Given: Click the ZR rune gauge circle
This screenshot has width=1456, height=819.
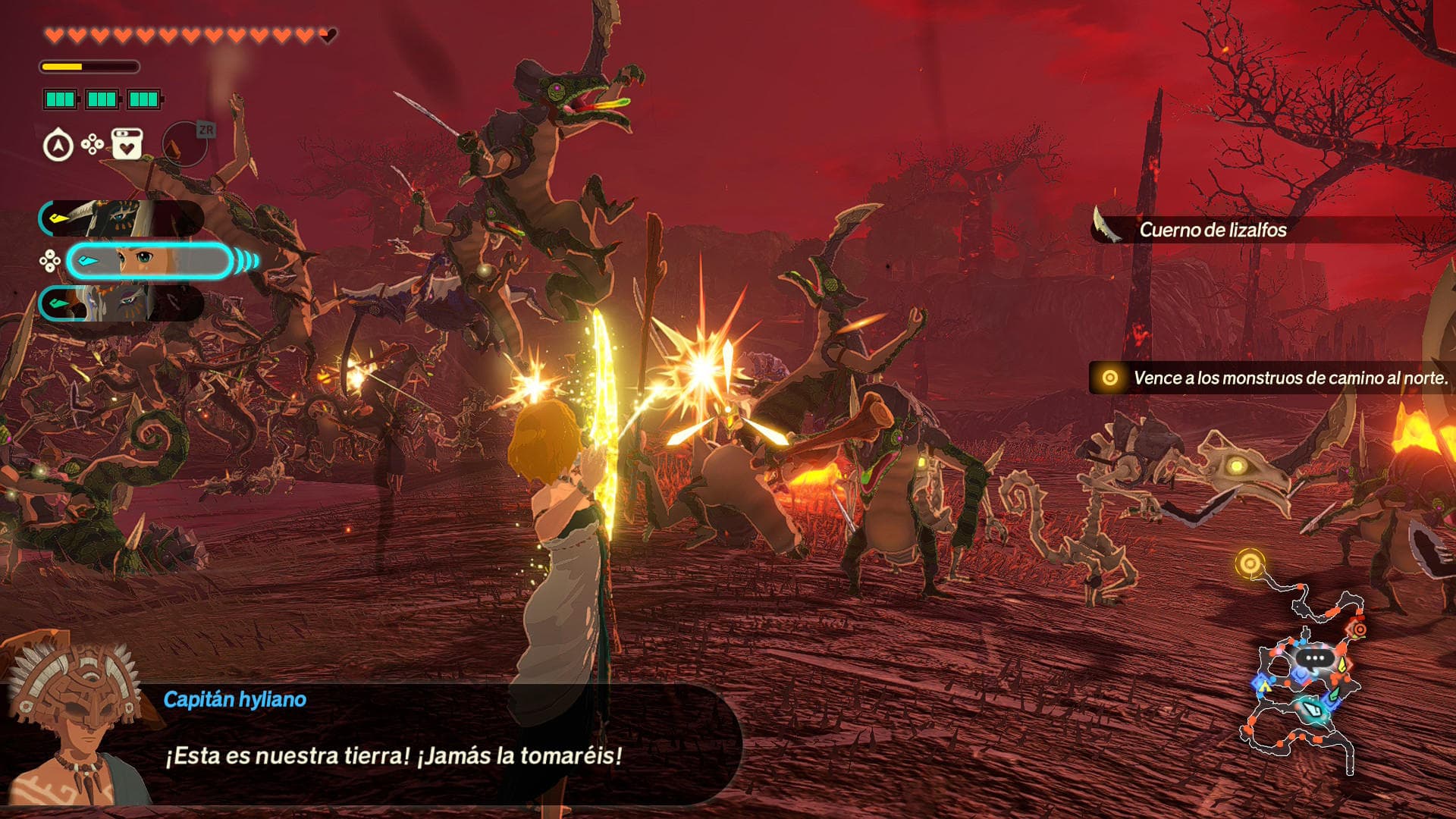Looking at the screenshot, I should [x=184, y=144].
